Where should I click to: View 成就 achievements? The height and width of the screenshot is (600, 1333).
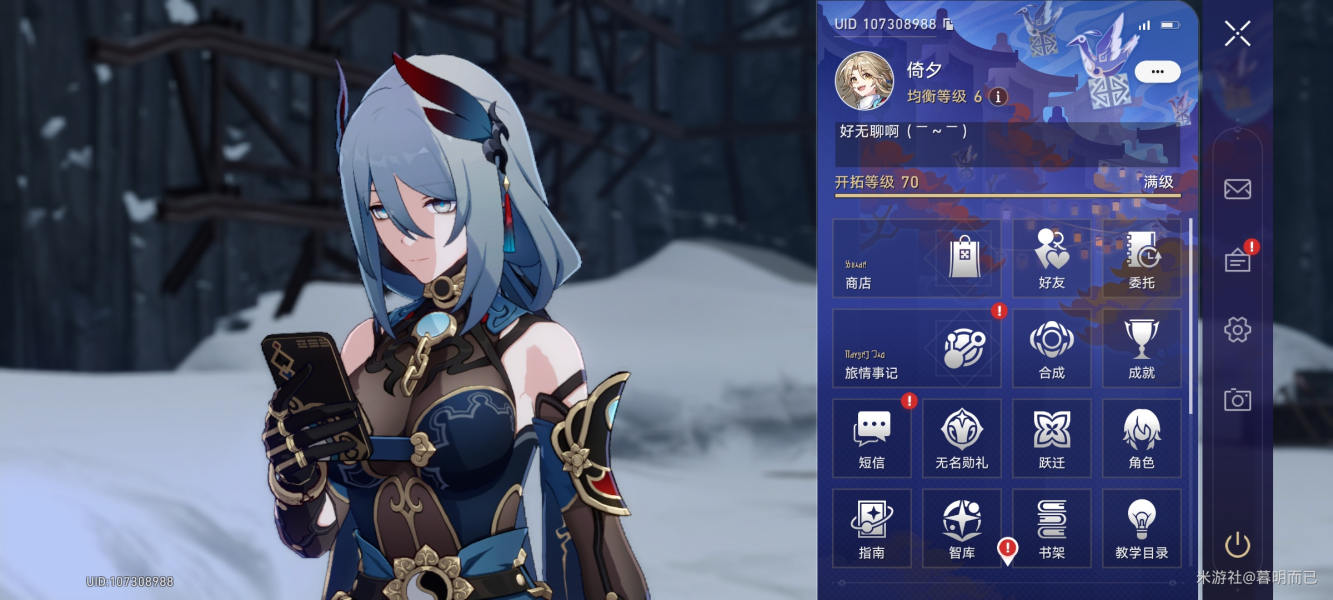tap(1141, 348)
